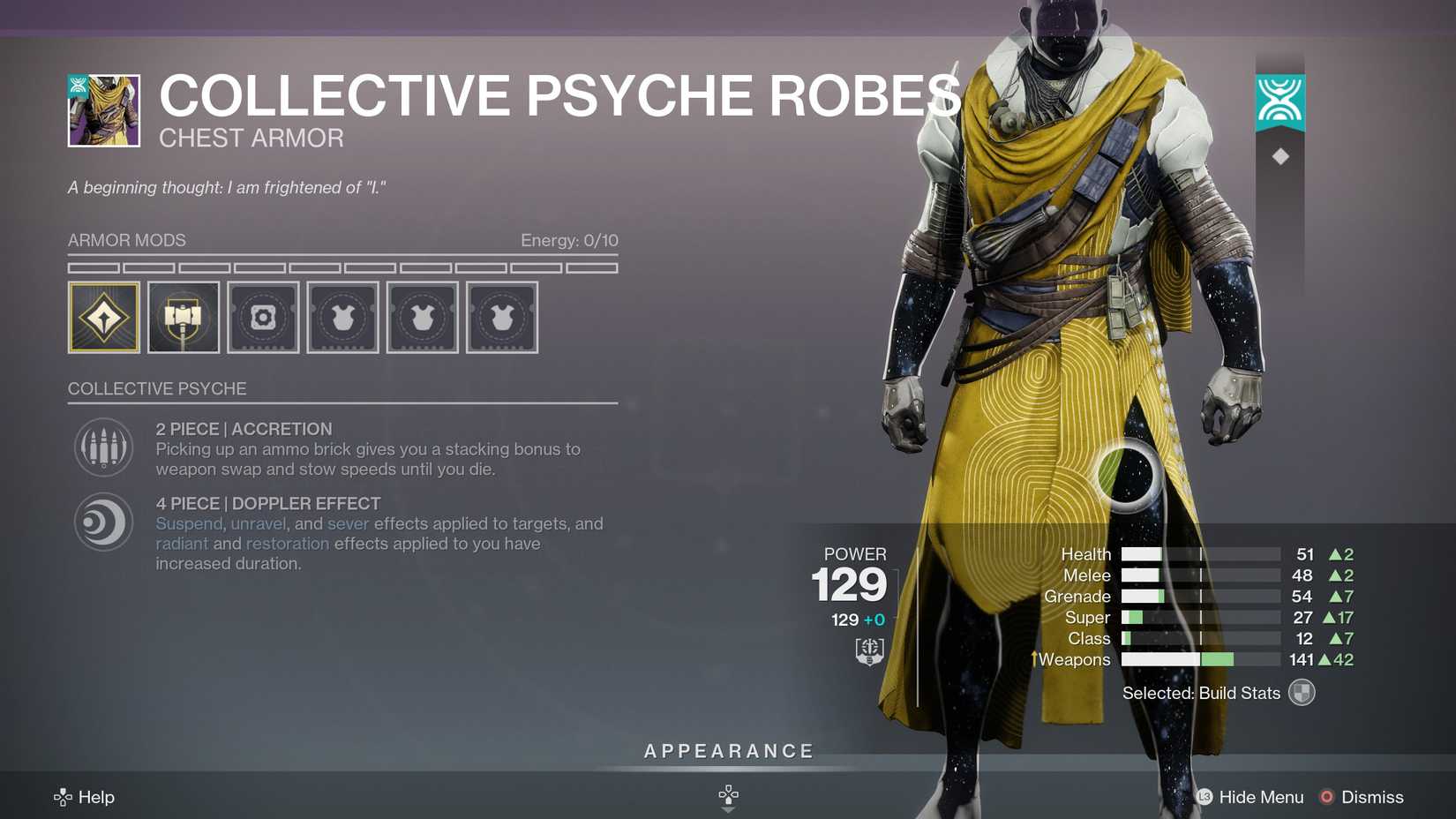Select the first empty chest armor mod slot

click(x=342, y=317)
